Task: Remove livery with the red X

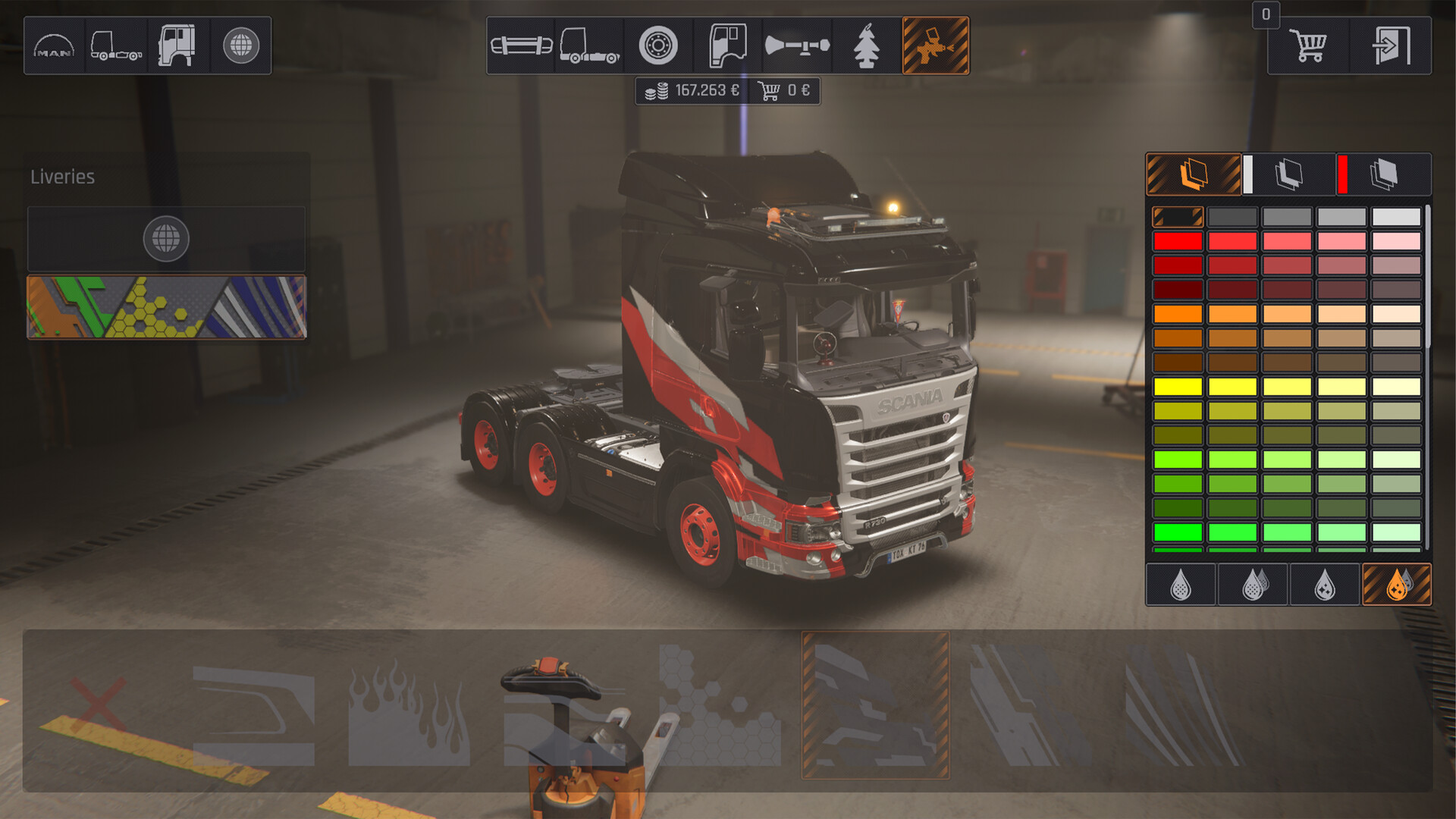Action: pos(99,705)
